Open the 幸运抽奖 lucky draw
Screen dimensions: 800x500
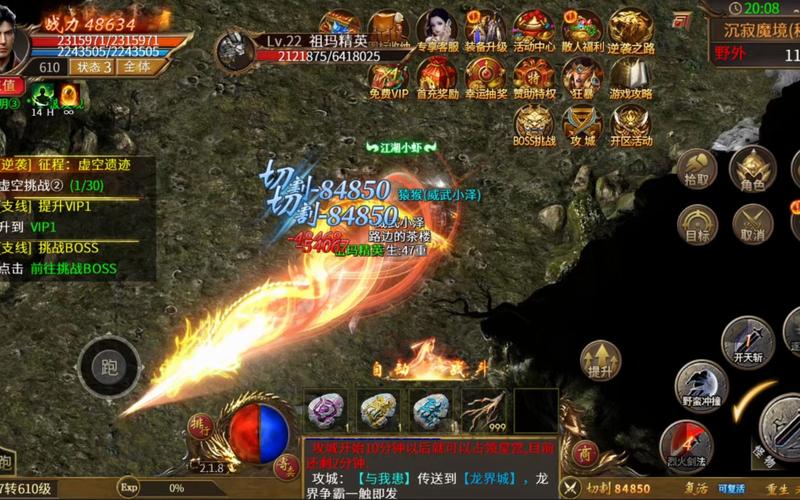tap(485, 77)
